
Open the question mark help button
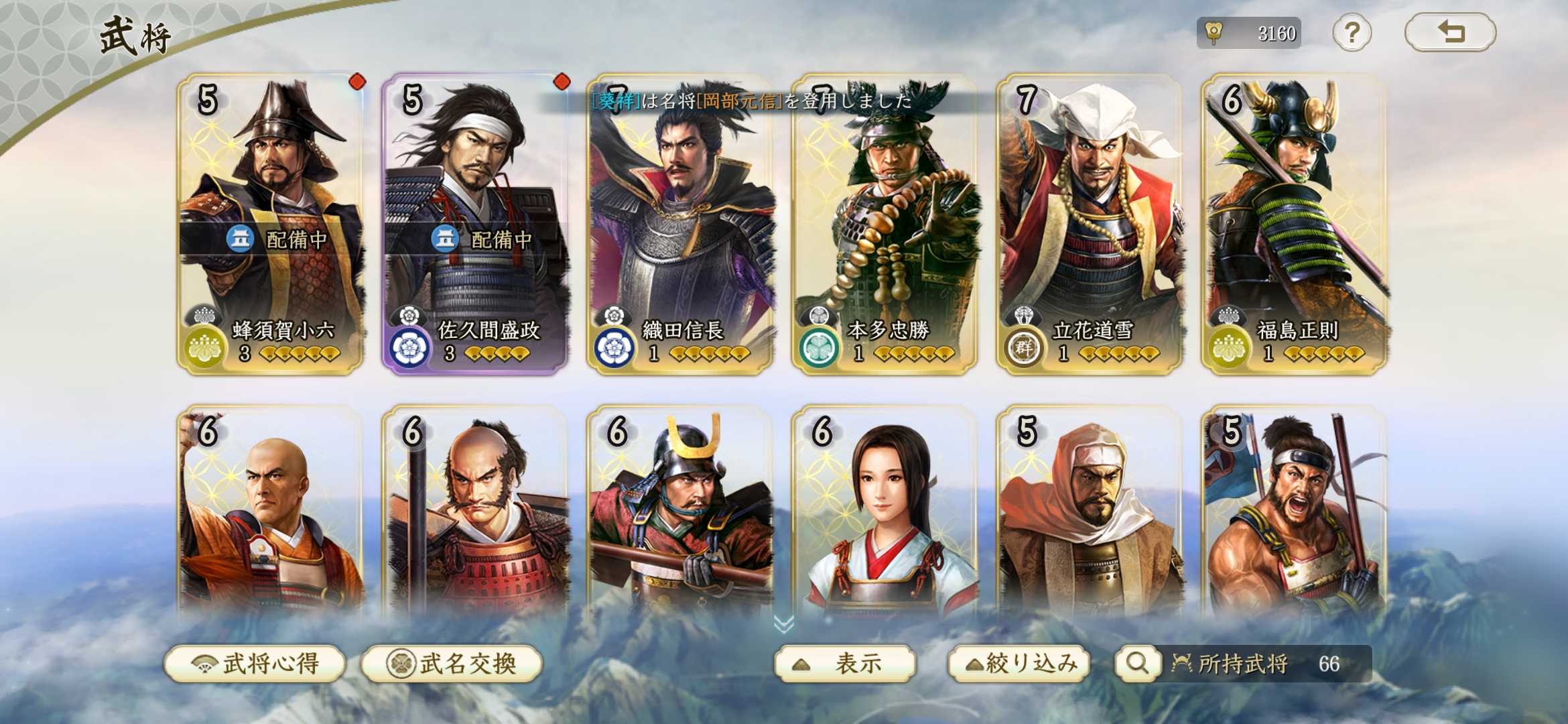pyautogui.click(x=1352, y=32)
